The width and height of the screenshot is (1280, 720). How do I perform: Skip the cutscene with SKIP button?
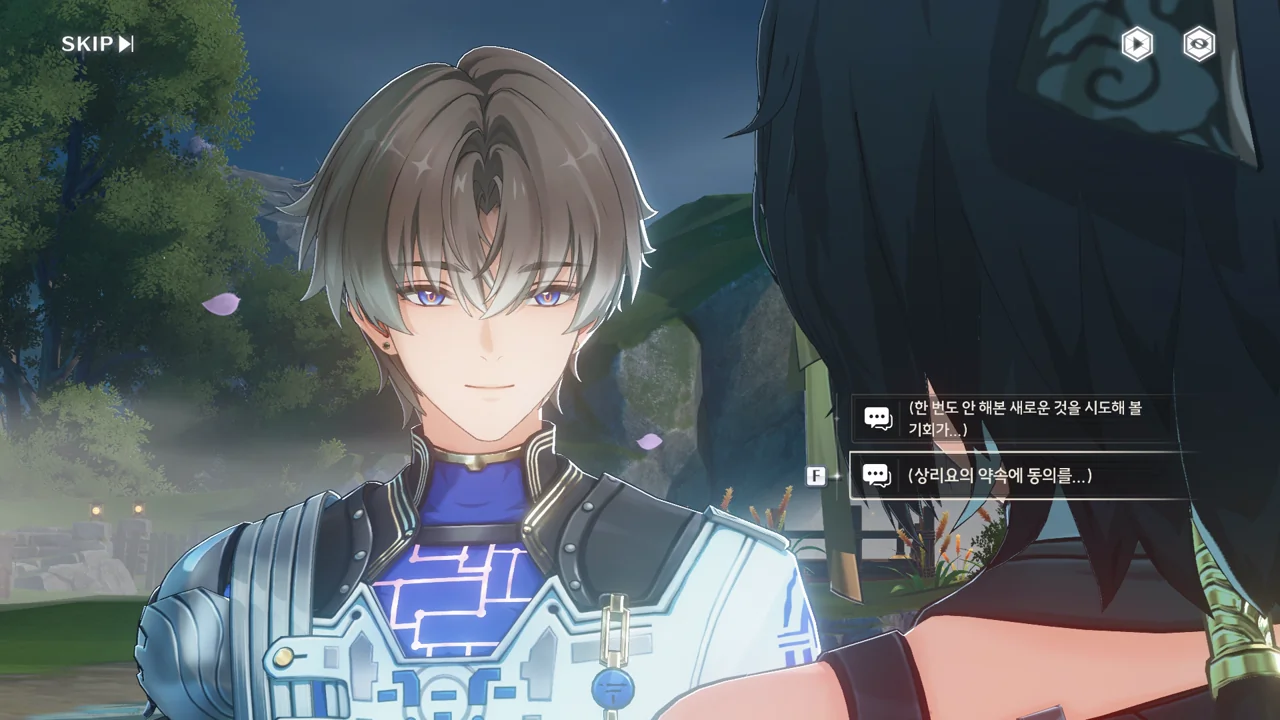pos(97,44)
